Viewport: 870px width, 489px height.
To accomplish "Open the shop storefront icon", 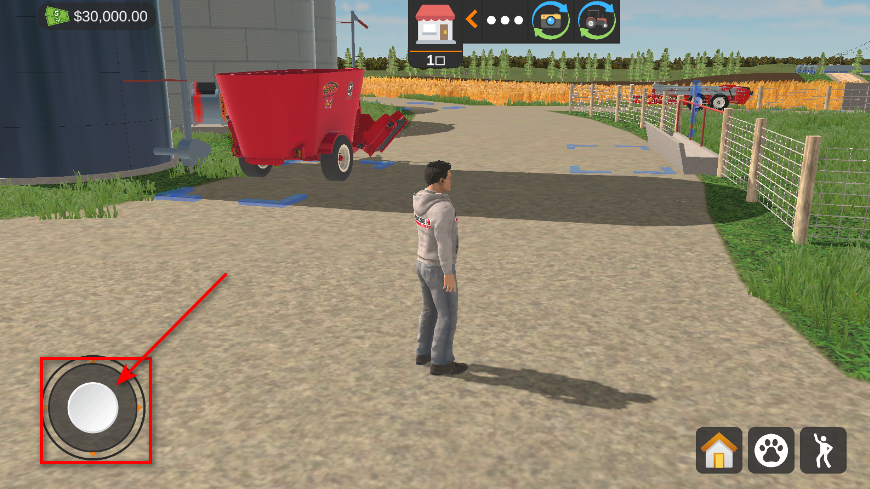I will click(435, 24).
